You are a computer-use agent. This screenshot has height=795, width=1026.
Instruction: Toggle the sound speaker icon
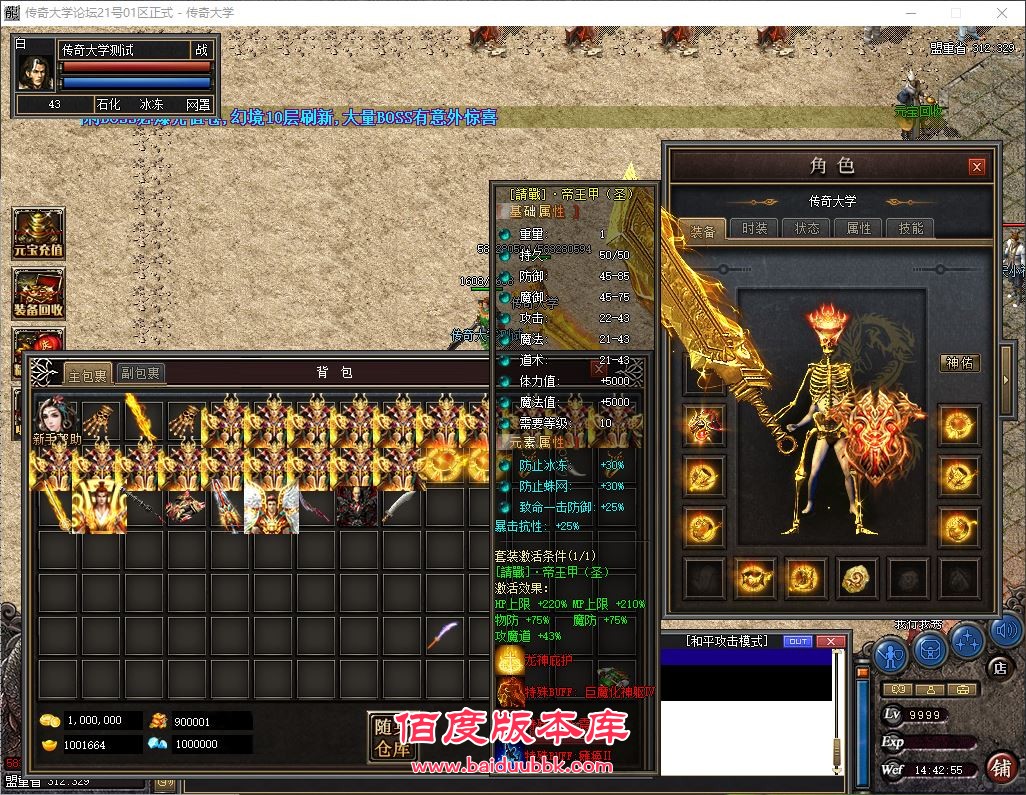pyautogui.click(x=1005, y=632)
